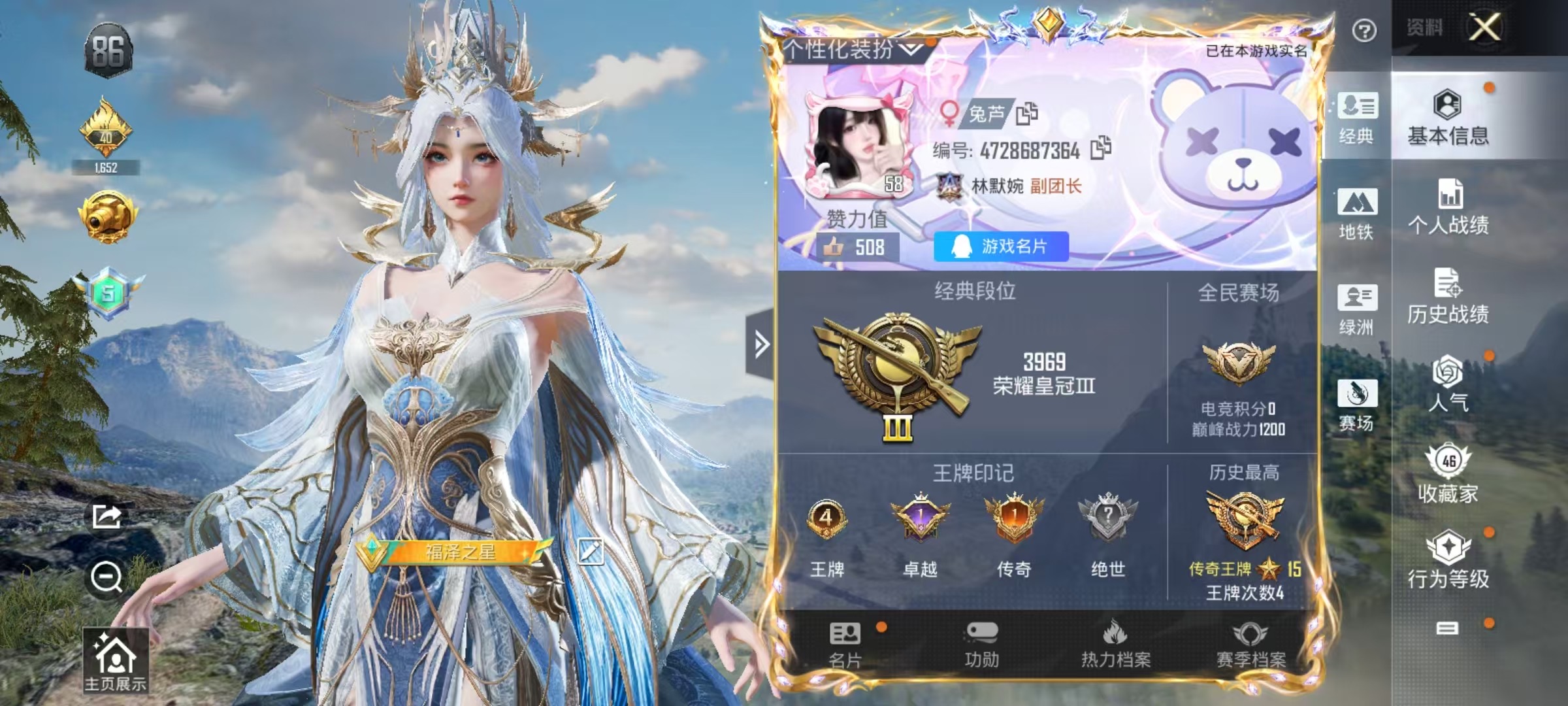Show the 功勋 merit tab
Screen dimensions: 1568x706
(x=981, y=645)
